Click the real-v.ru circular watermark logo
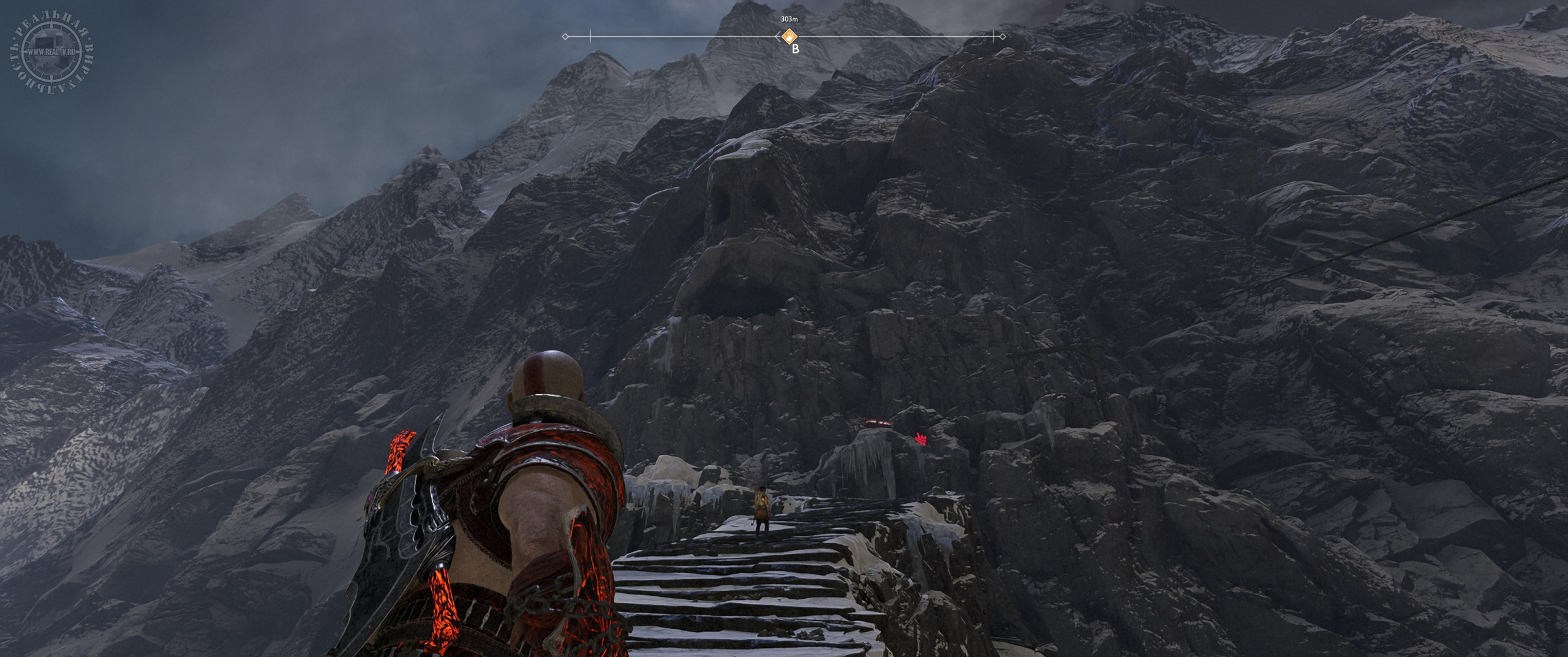This screenshot has width=1568, height=657. pos(51,52)
